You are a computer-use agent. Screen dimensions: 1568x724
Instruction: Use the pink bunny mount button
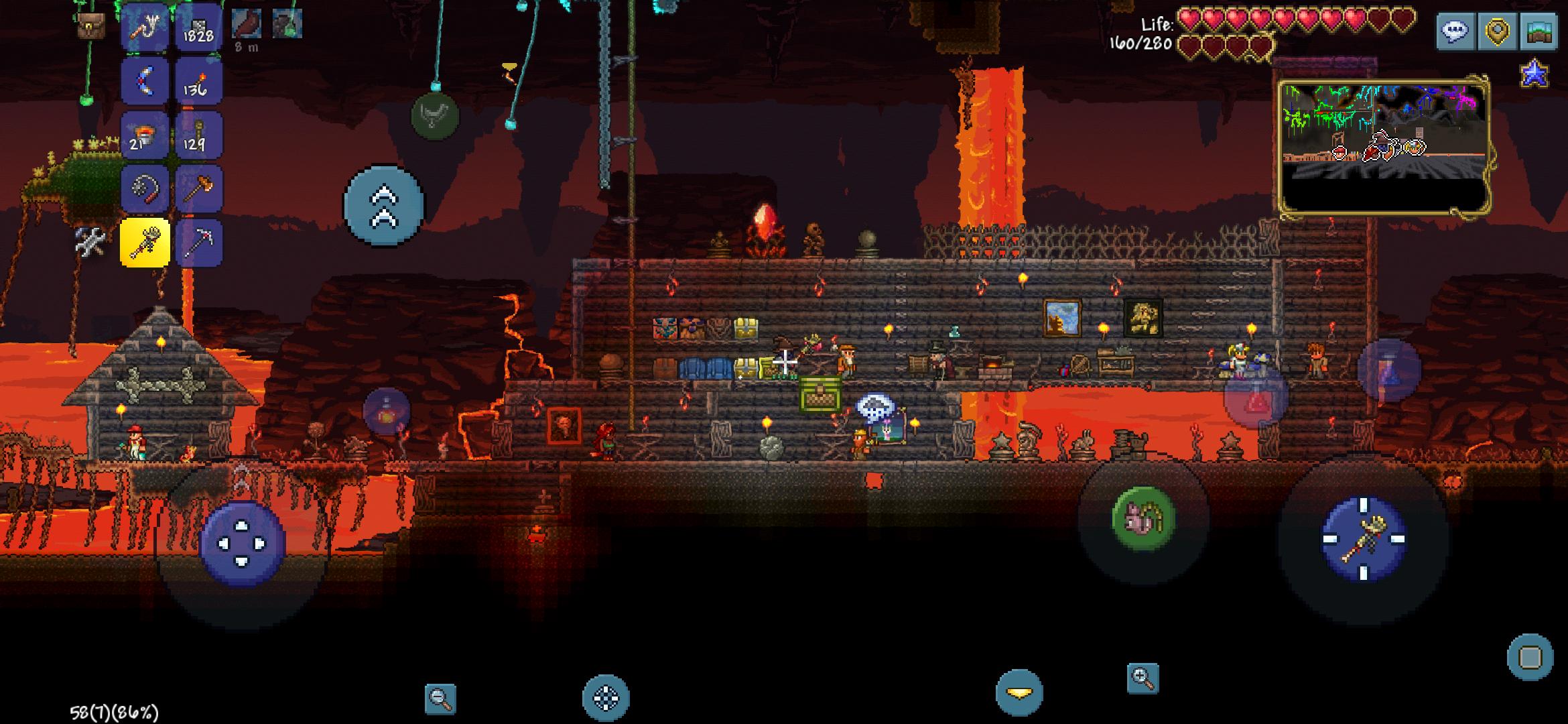(x=1143, y=518)
